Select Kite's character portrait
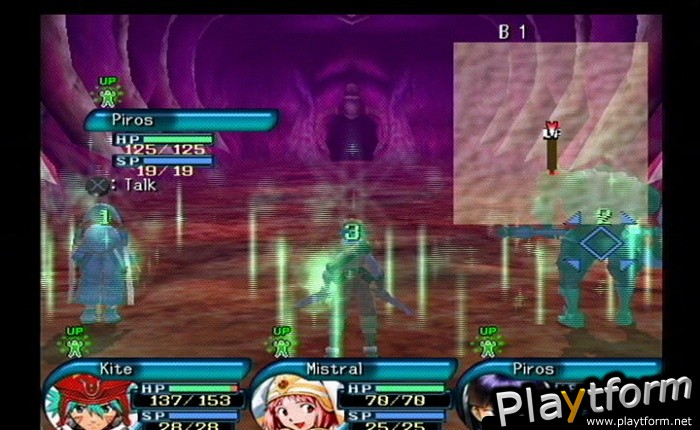The image size is (700, 430). (x=76, y=402)
